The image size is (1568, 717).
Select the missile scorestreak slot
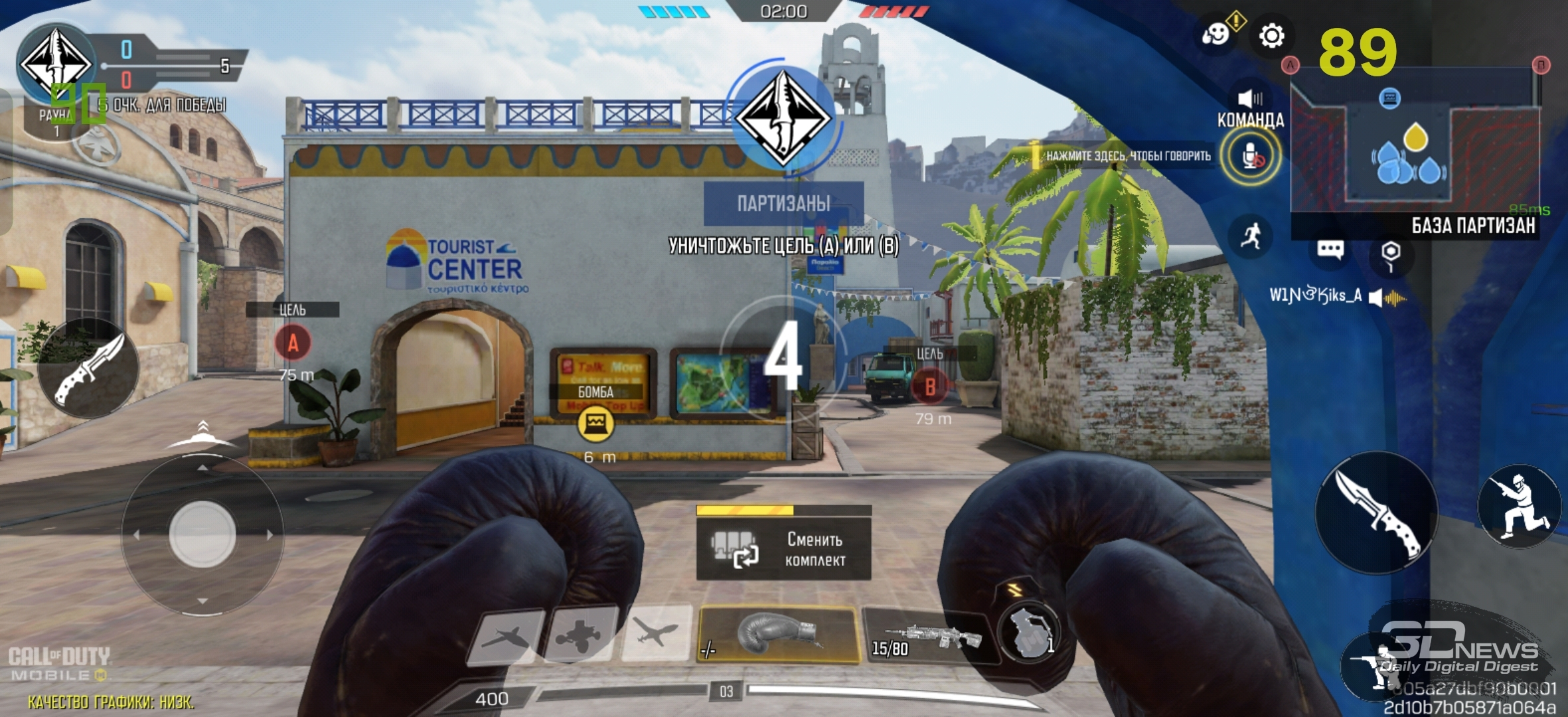pyautogui.click(x=507, y=637)
